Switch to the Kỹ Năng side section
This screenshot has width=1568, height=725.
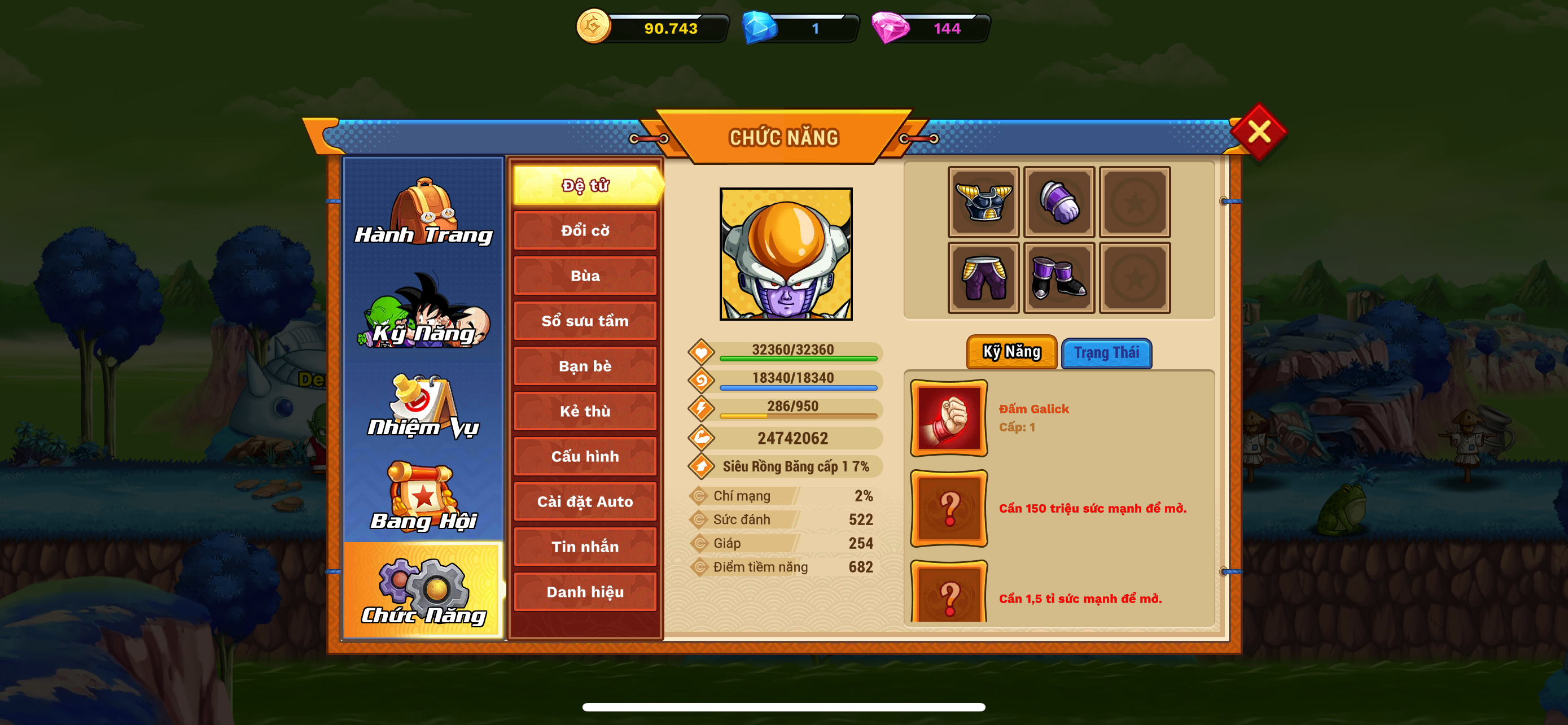[424, 312]
